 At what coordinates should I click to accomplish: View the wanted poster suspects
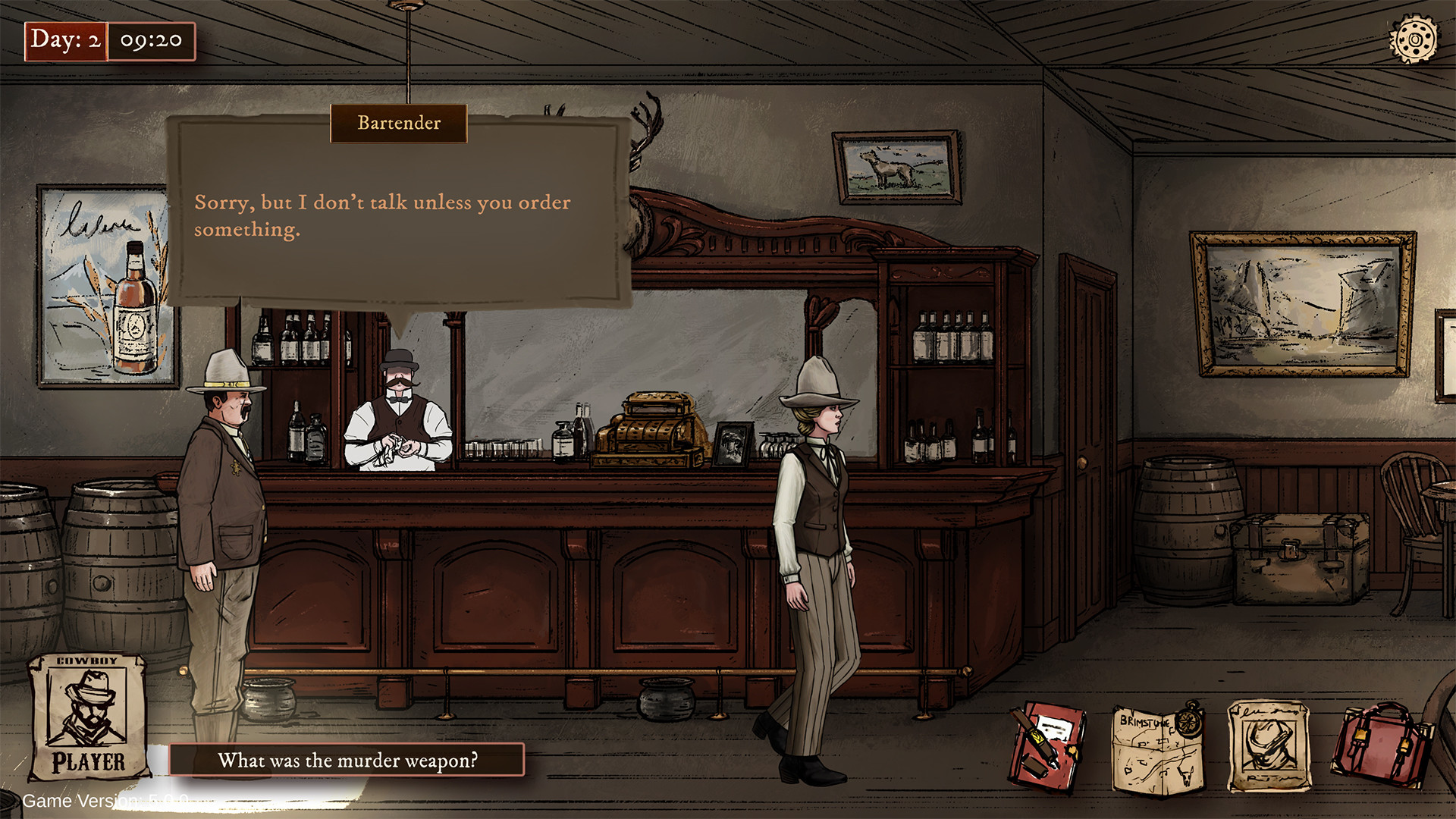point(1268,747)
